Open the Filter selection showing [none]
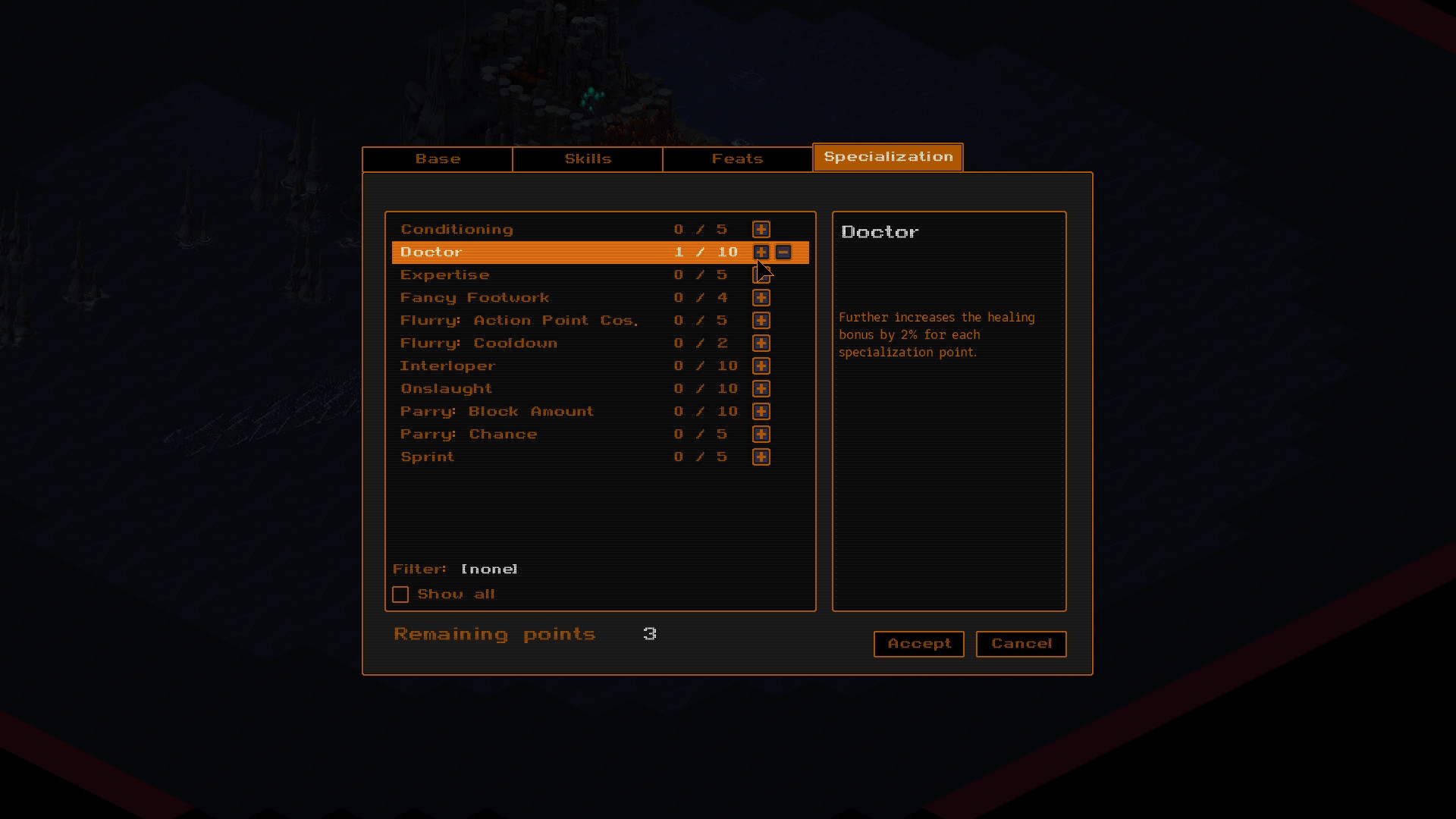Screen dimensions: 1456x819 pos(488,569)
